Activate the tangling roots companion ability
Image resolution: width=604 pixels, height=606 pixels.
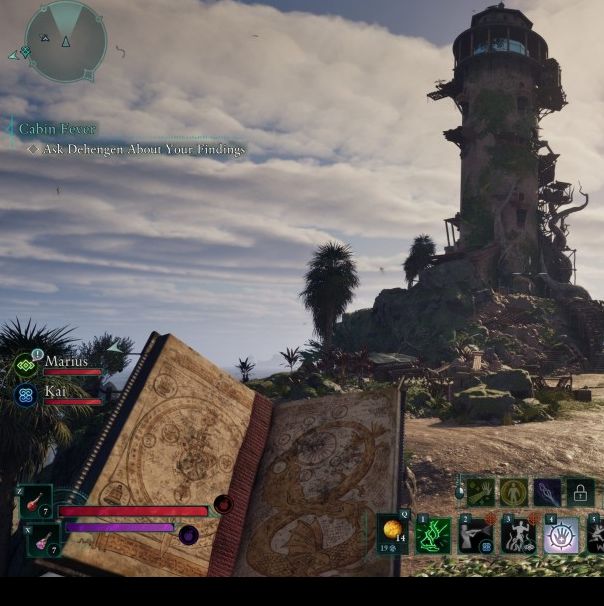[518, 536]
